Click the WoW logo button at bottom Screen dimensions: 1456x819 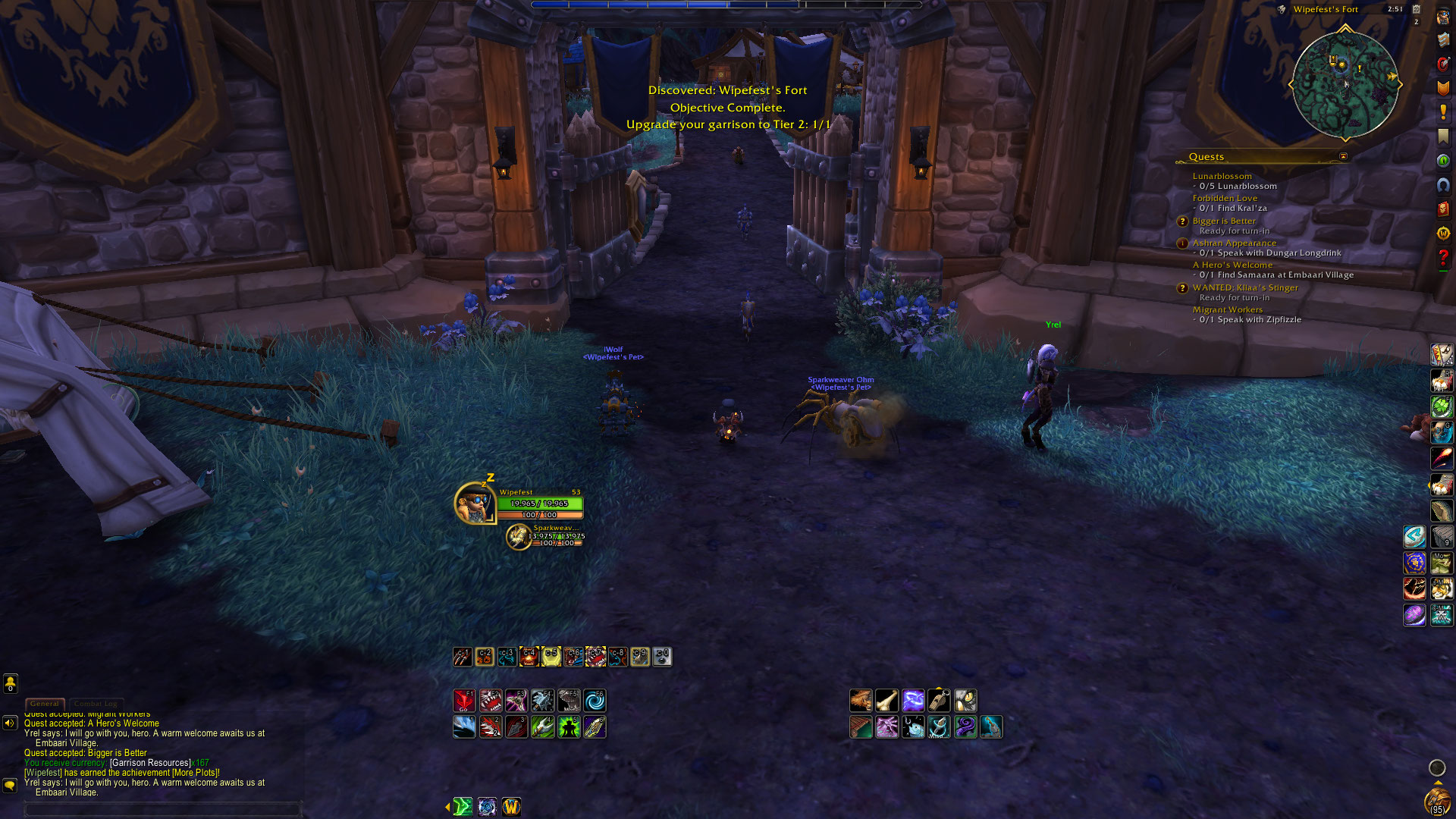pyautogui.click(x=511, y=807)
